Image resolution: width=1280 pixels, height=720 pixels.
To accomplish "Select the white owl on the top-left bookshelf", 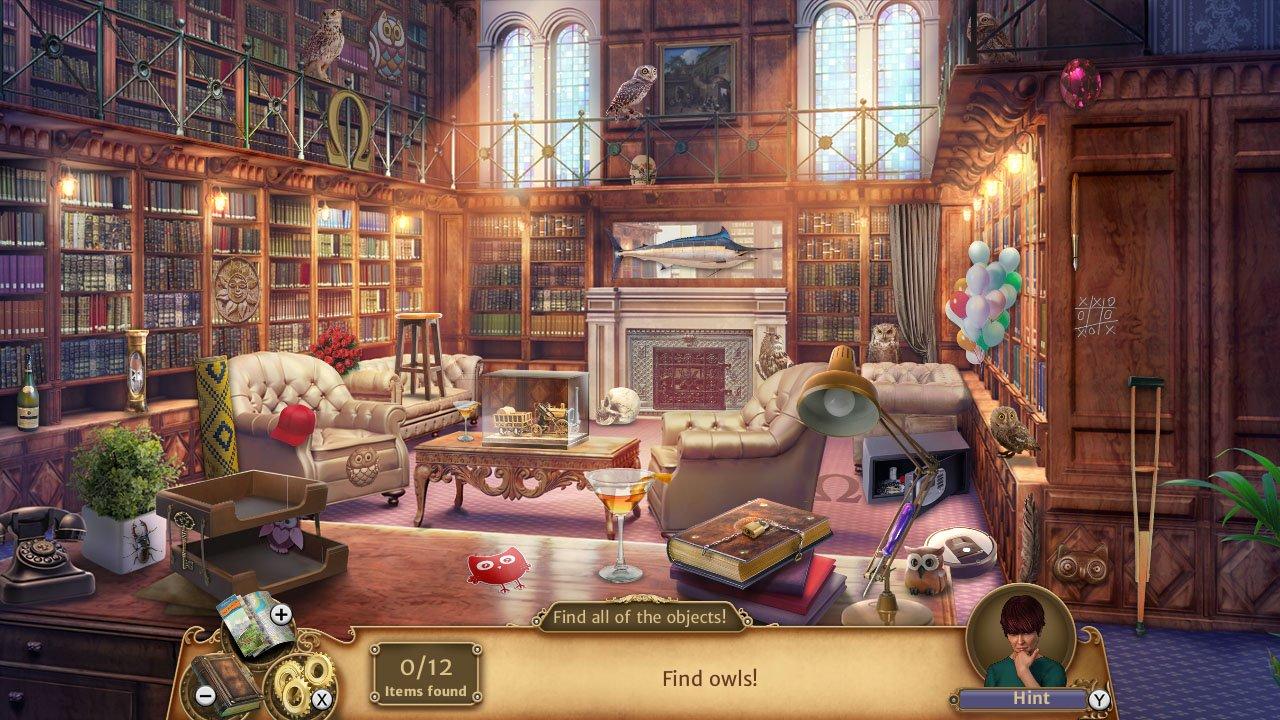I will [330, 35].
